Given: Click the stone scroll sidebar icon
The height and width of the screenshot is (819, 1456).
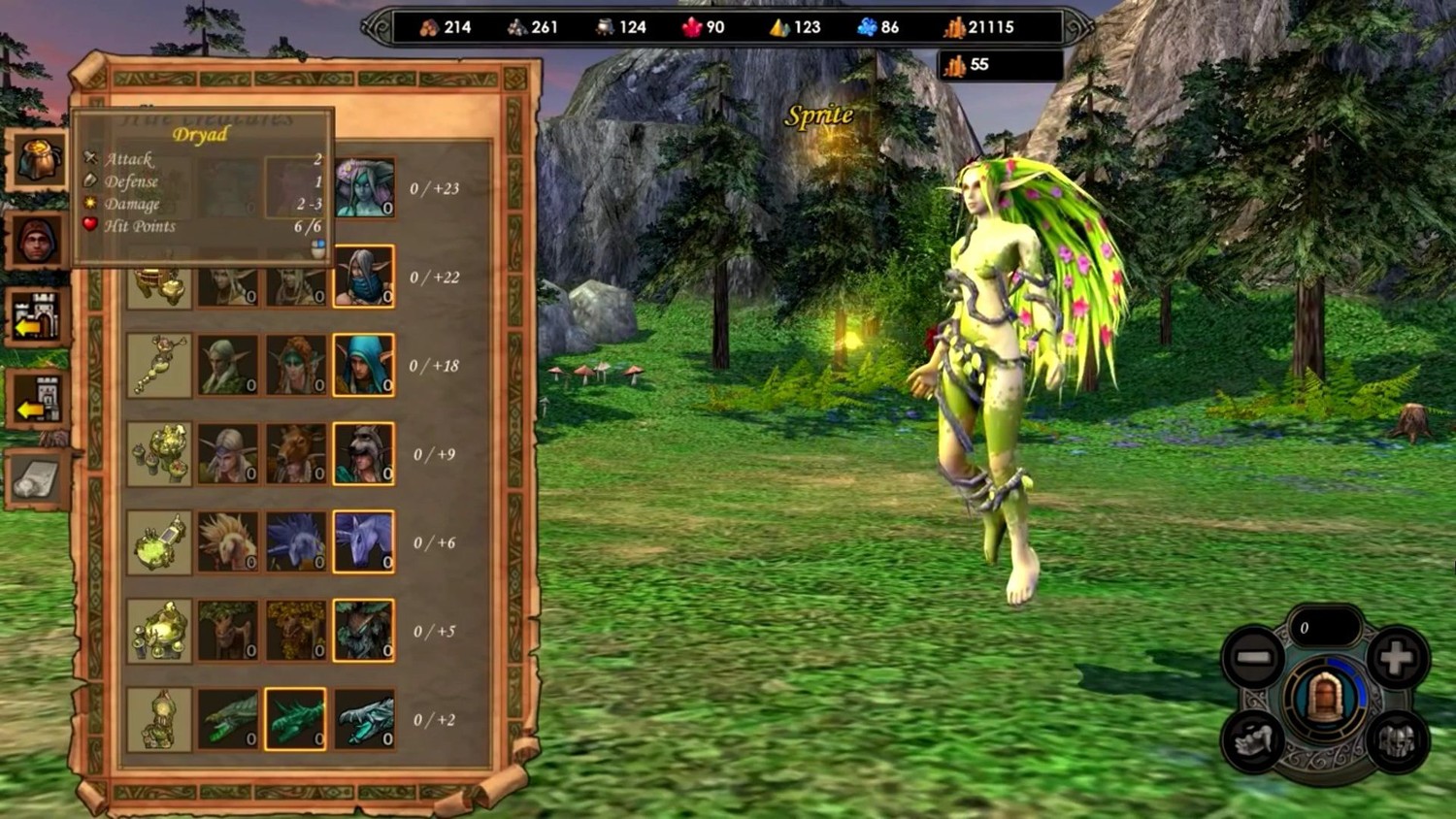Looking at the screenshot, I should pos(37,478).
